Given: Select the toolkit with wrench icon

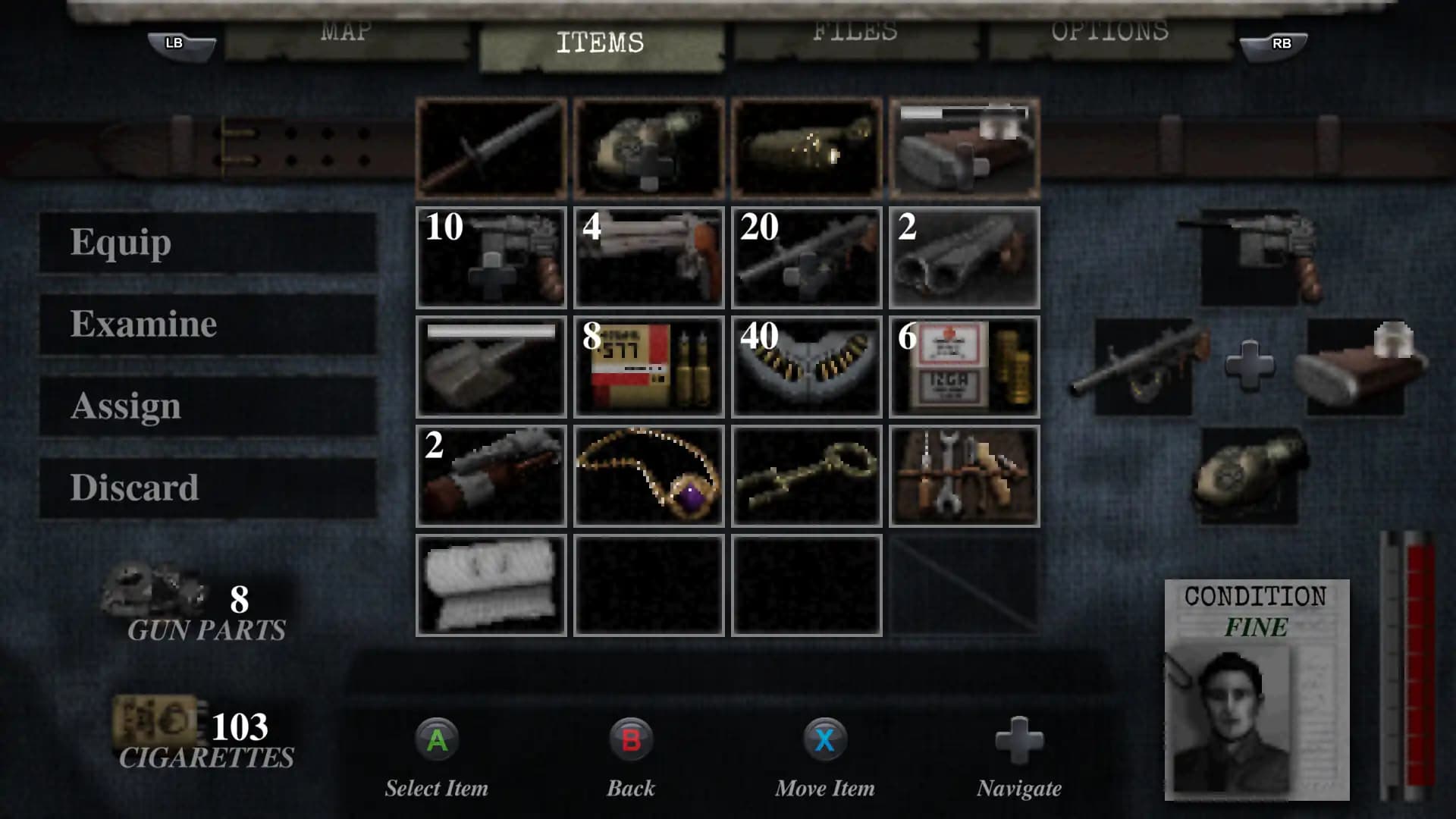Looking at the screenshot, I should (x=964, y=475).
